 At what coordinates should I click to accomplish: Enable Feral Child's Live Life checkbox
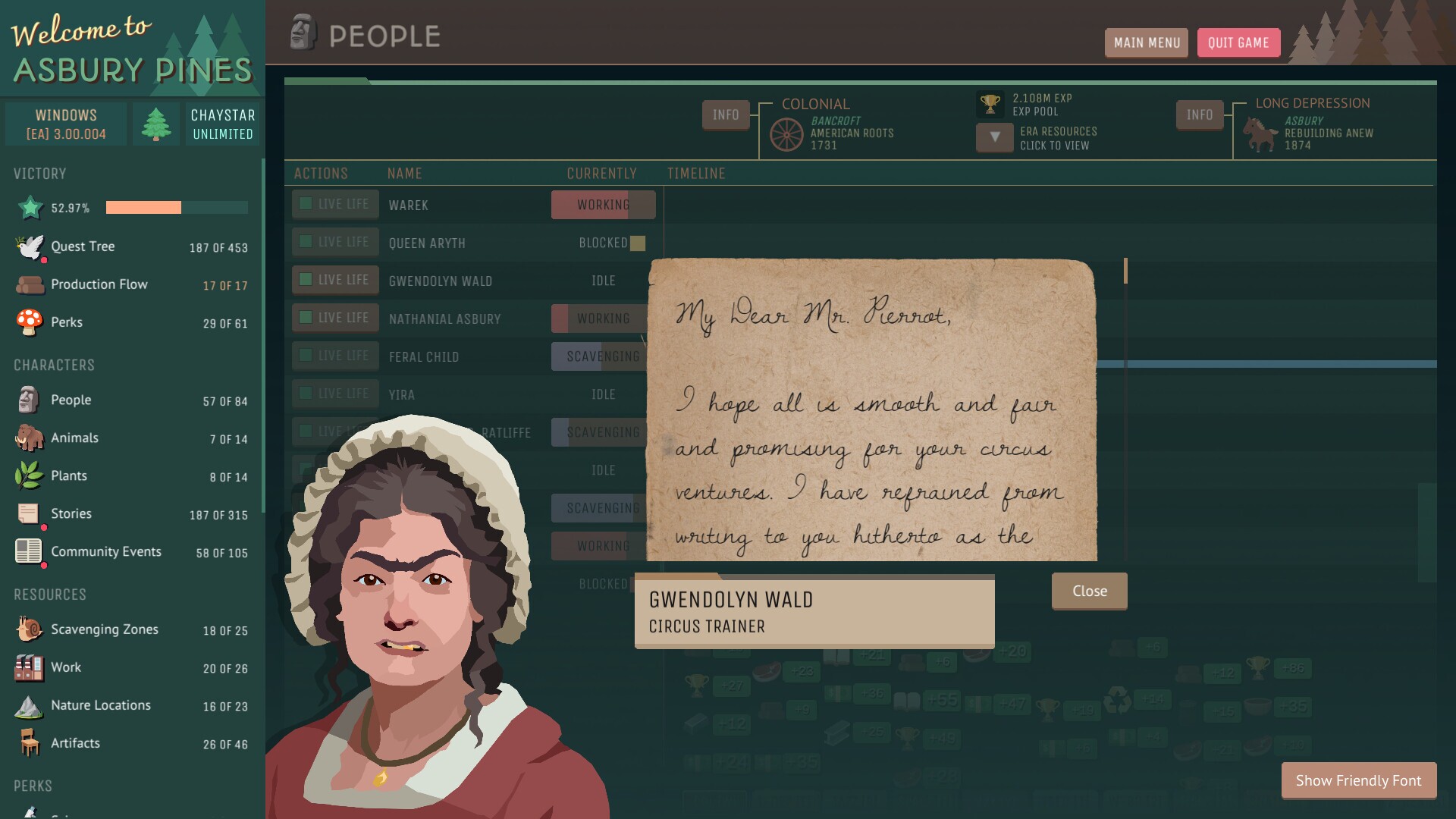pyautogui.click(x=306, y=356)
